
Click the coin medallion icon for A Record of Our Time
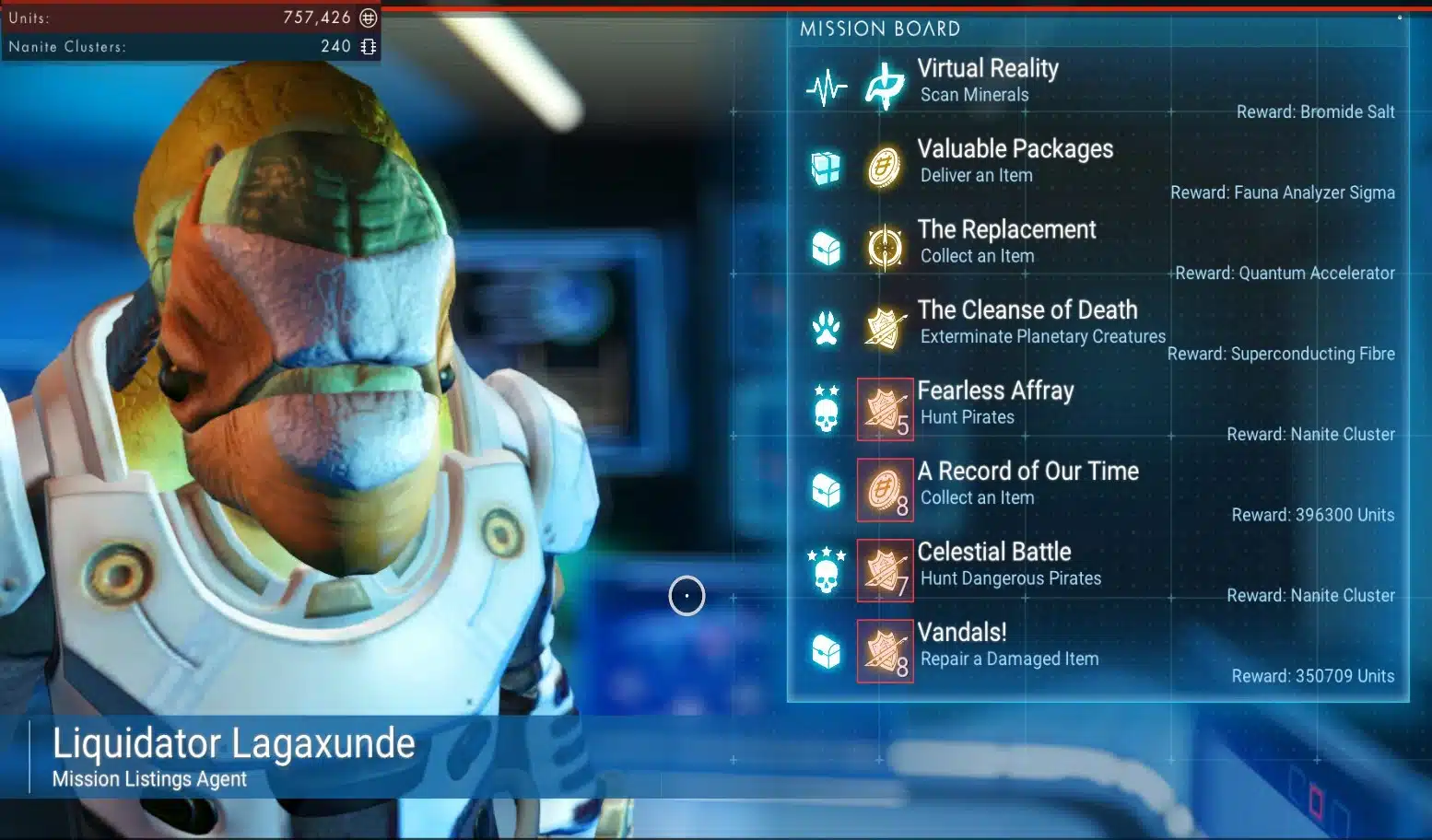(885, 490)
